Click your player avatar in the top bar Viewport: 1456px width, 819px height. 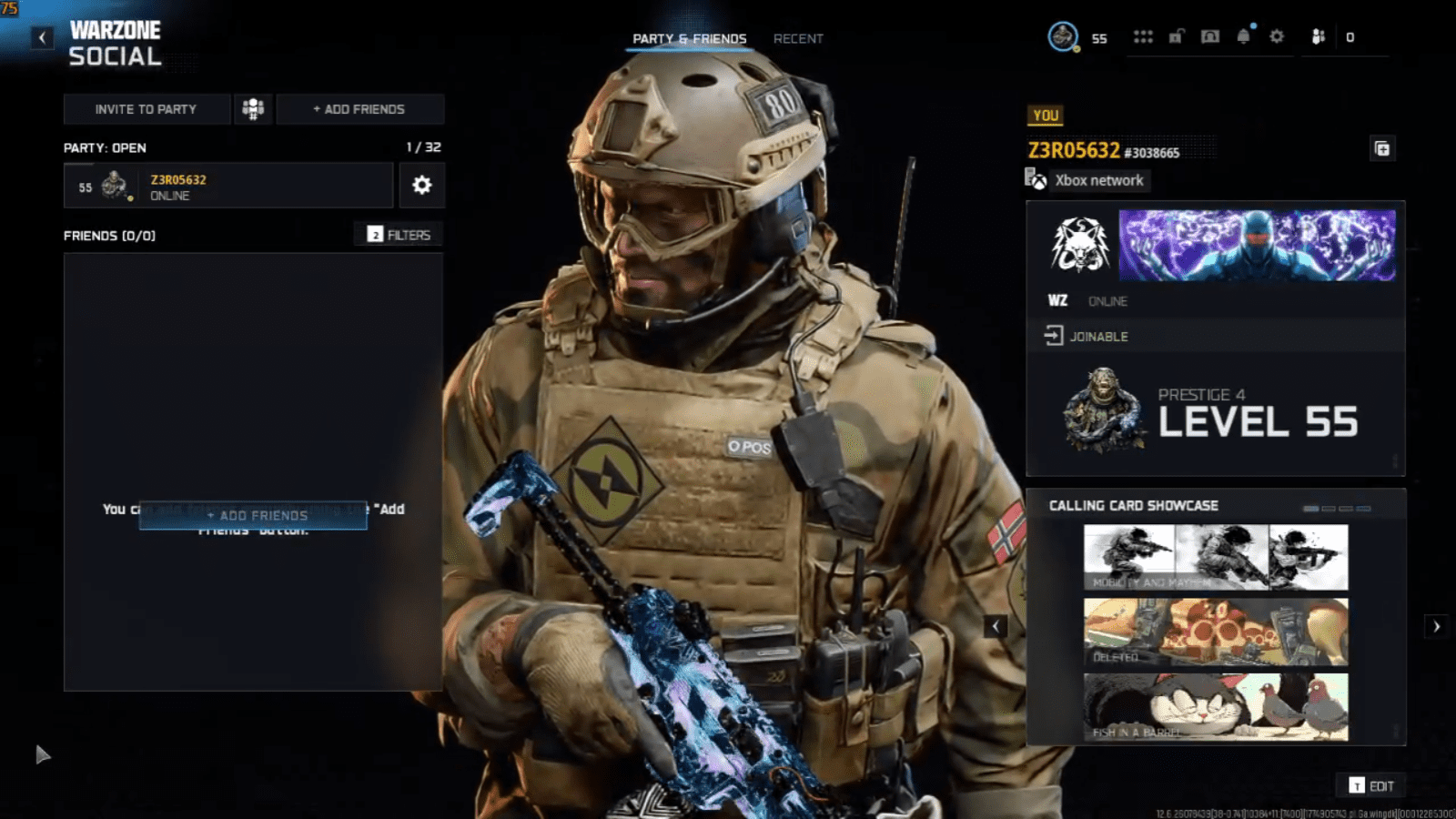(x=1061, y=37)
